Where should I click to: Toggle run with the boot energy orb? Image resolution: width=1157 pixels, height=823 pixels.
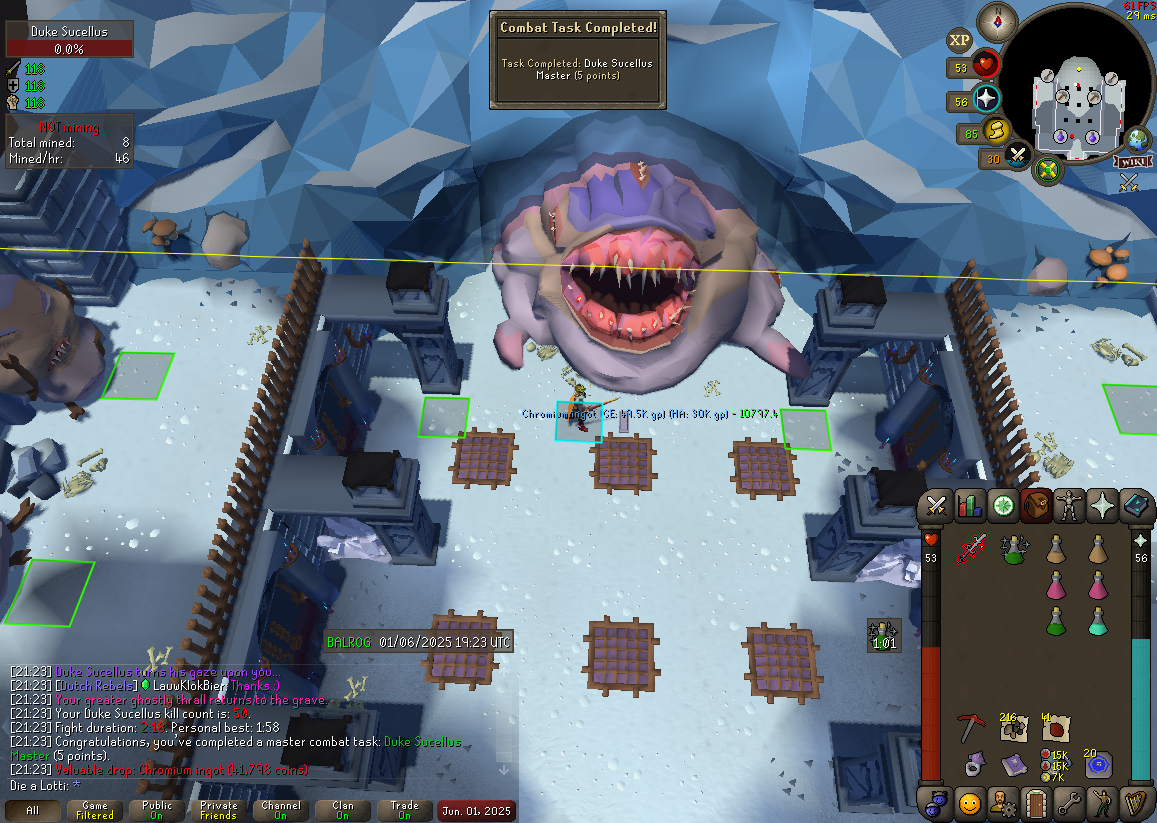[x=996, y=130]
